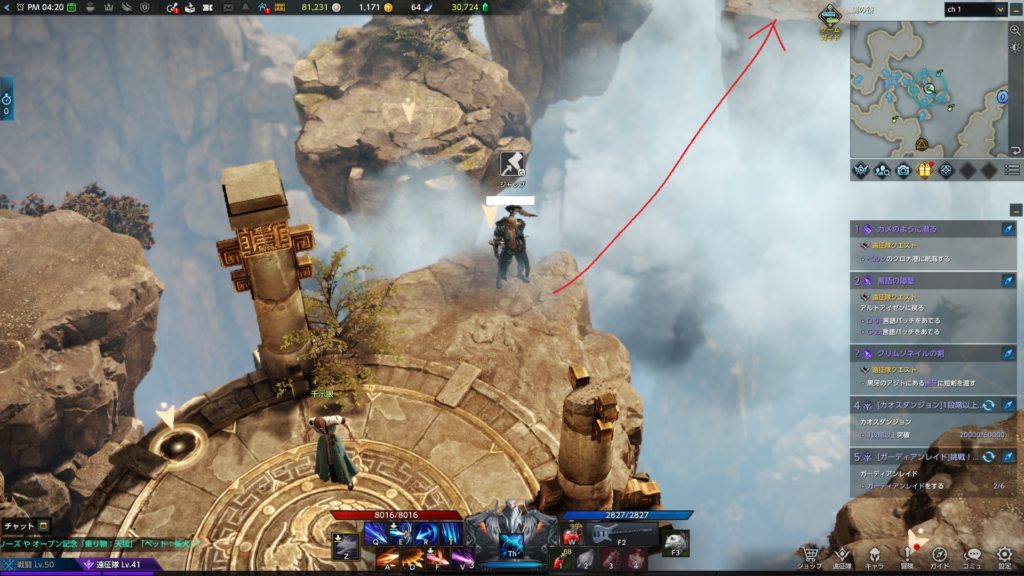Open the ch 1 channel dropdown
Viewport: 1024px width, 576px height.
click(974, 10)
